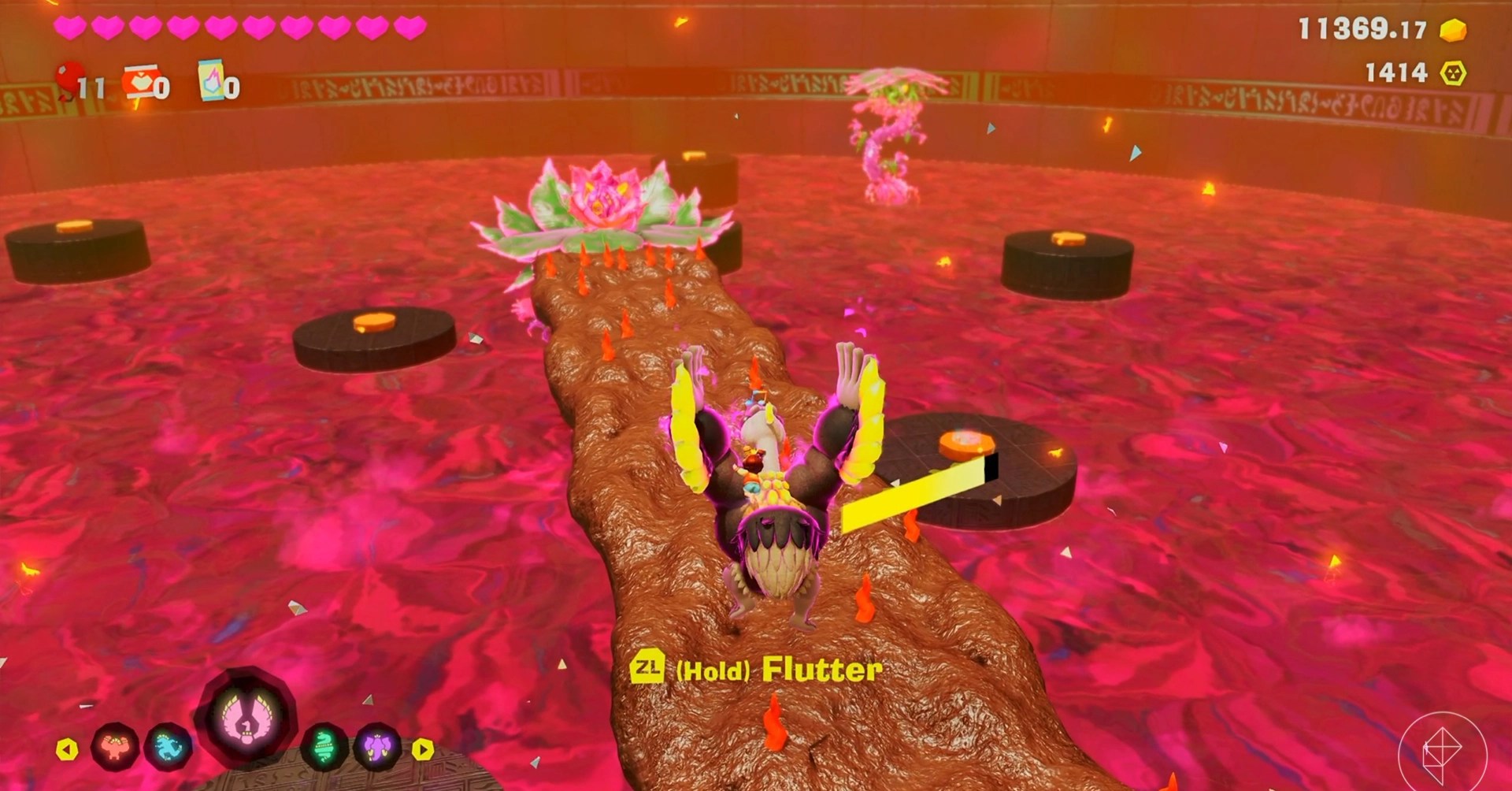The width and height of the screenshot is (1512, 791).
Task: Click the yellow right arrow selector
Action: click(423, 748)
